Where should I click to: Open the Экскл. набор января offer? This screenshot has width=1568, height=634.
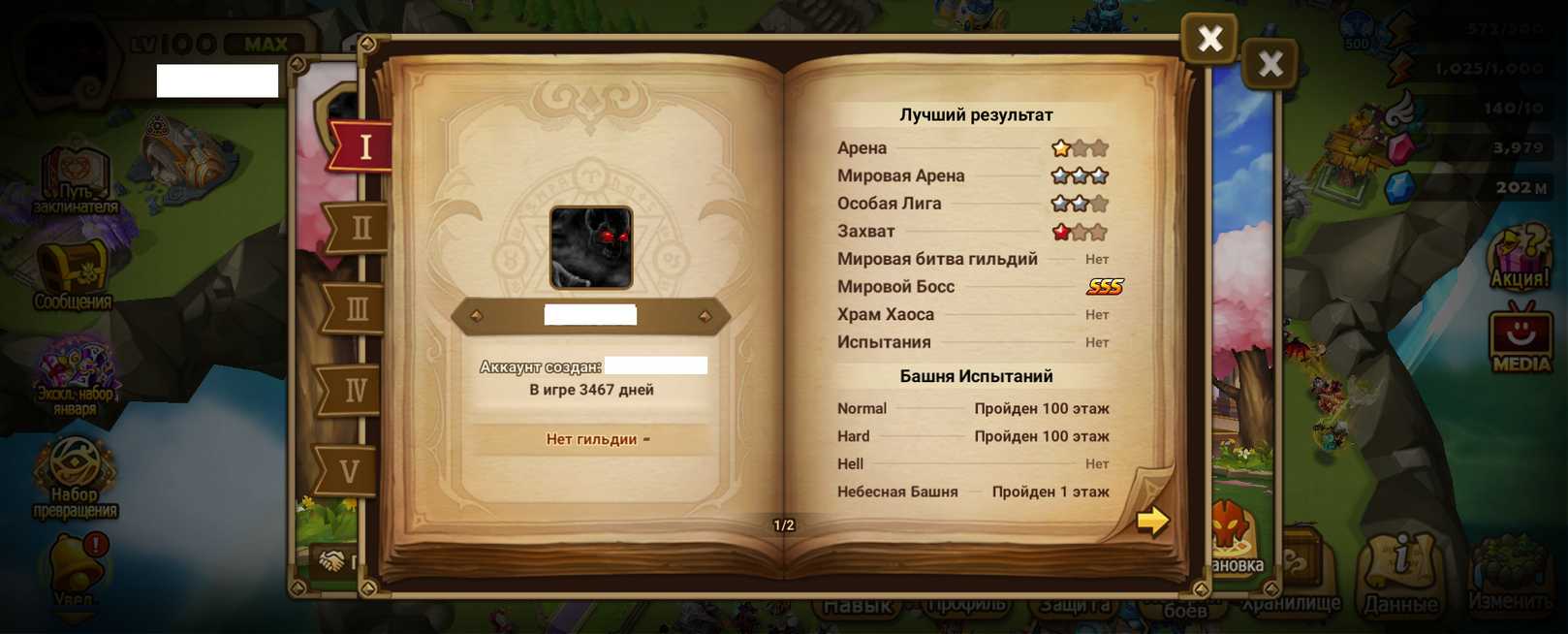(x=76, y=375)
